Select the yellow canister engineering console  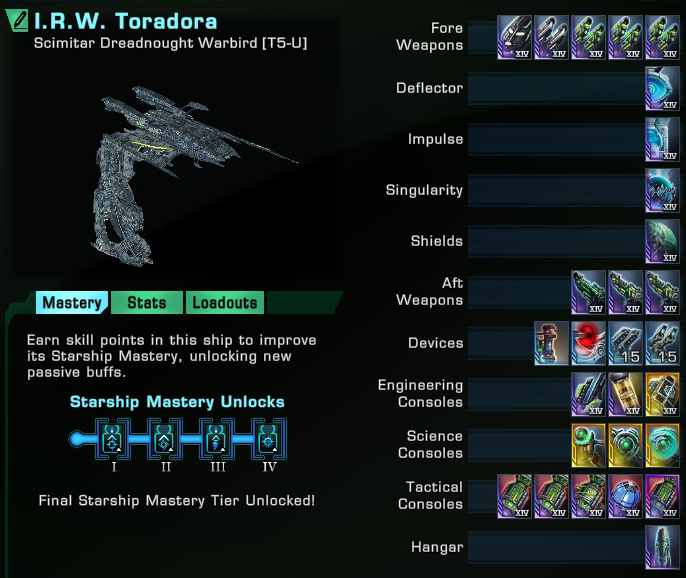click(x=625, y=394)
